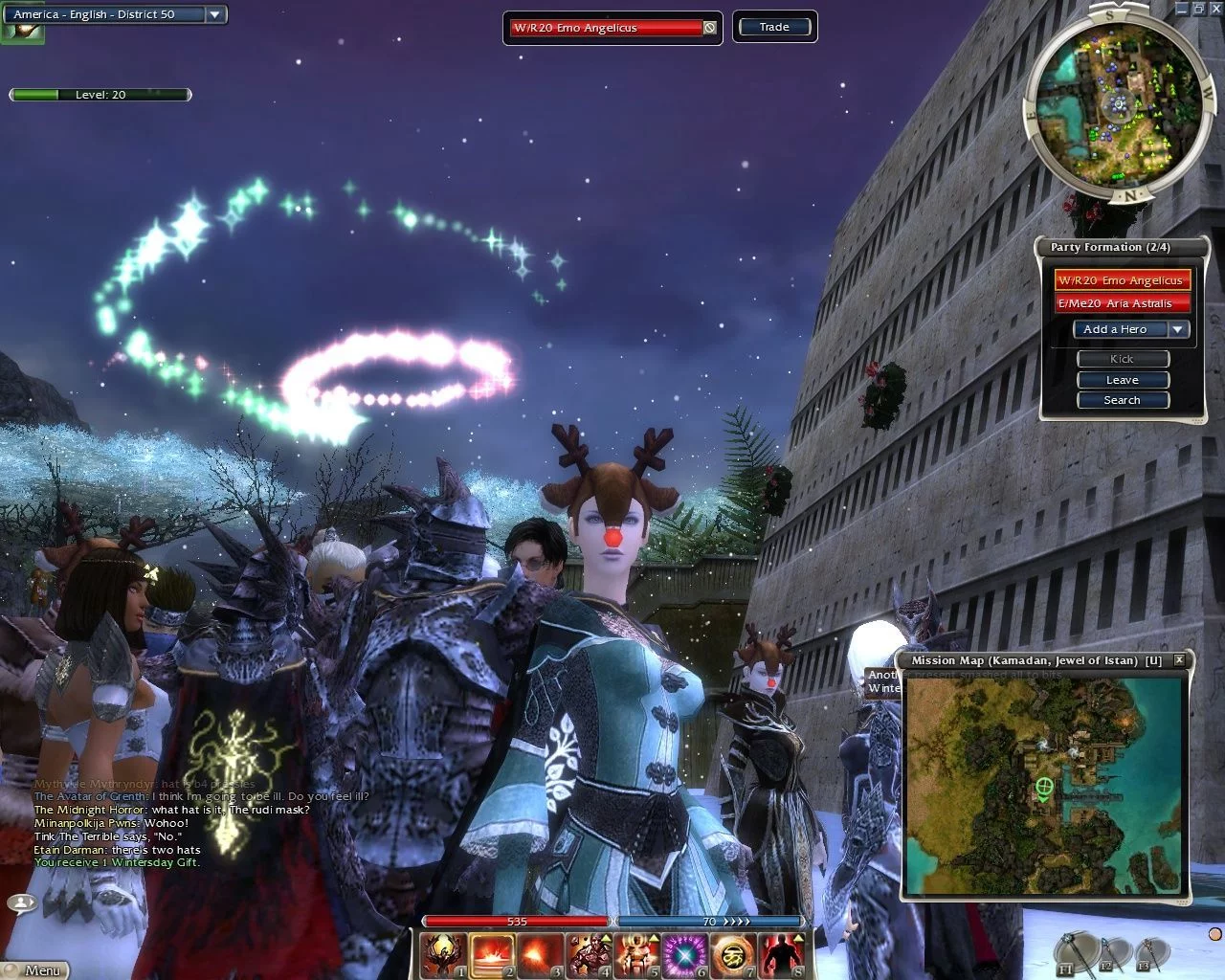This screenshot has width=1225, height=980.
Task: Click the Kamadan Mission Map view
Action: click(1045, 786)
